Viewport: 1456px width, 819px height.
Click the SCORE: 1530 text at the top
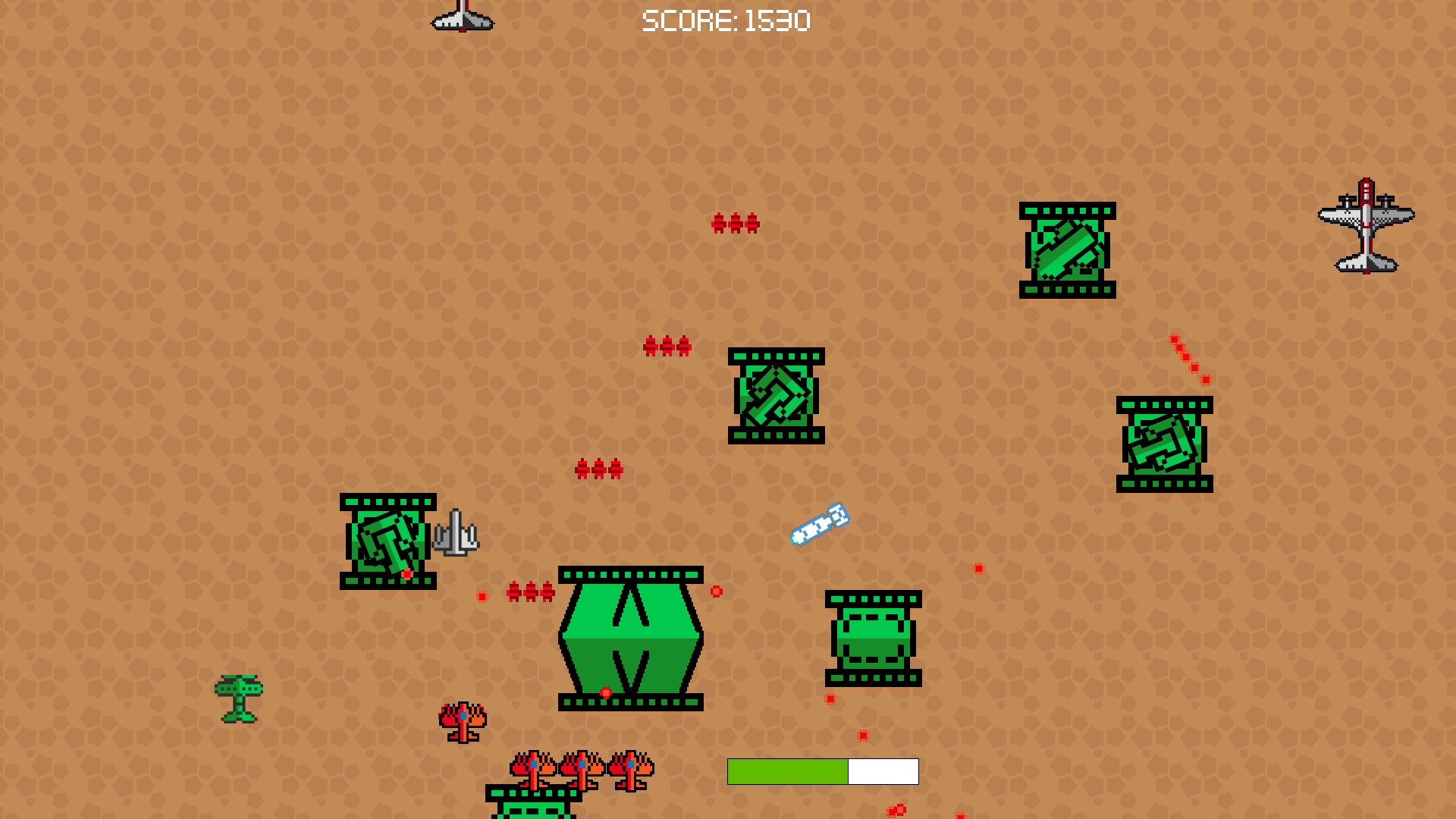[x=724, y=20]
